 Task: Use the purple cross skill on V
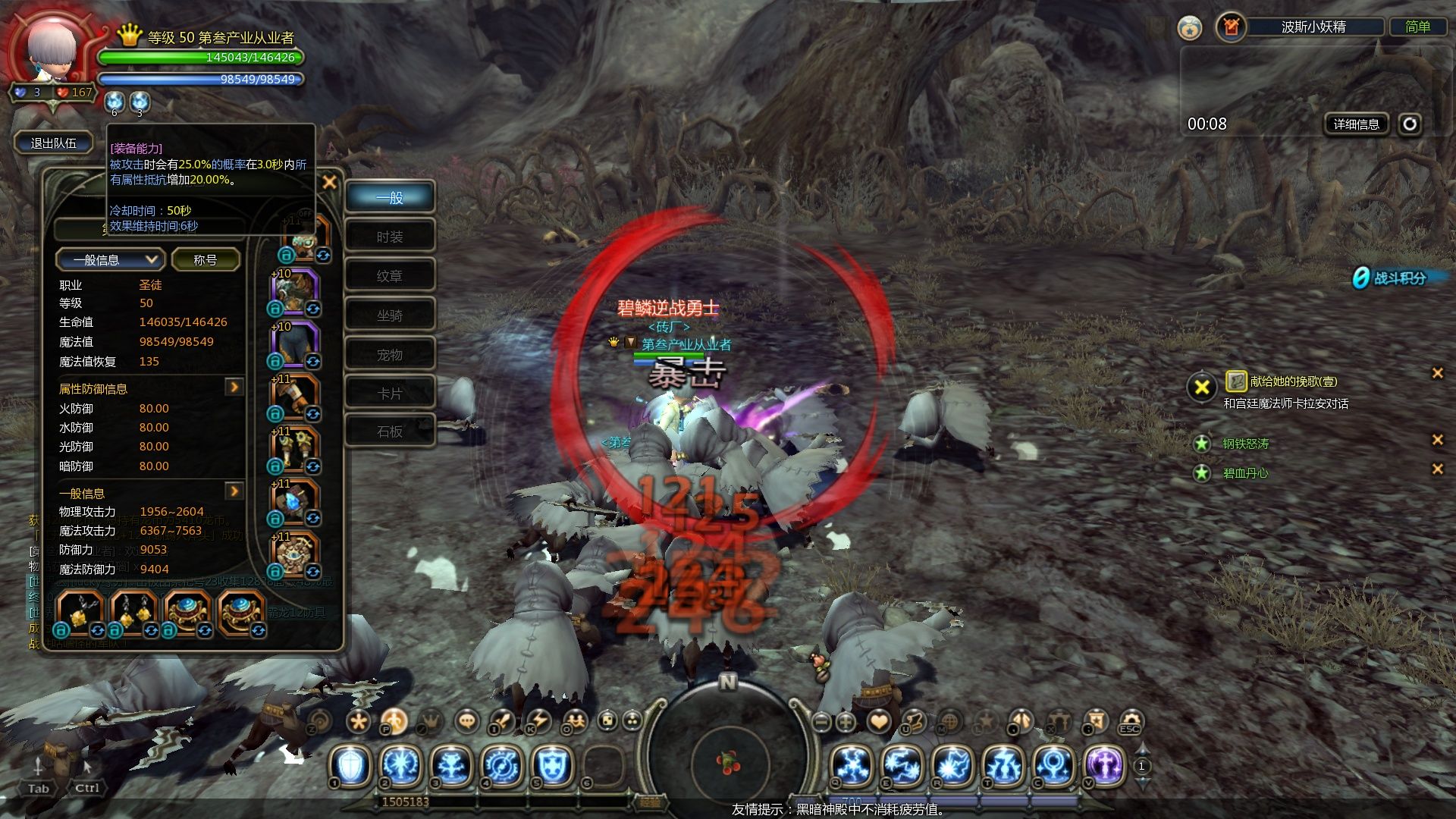click(x=1105, y=764)
